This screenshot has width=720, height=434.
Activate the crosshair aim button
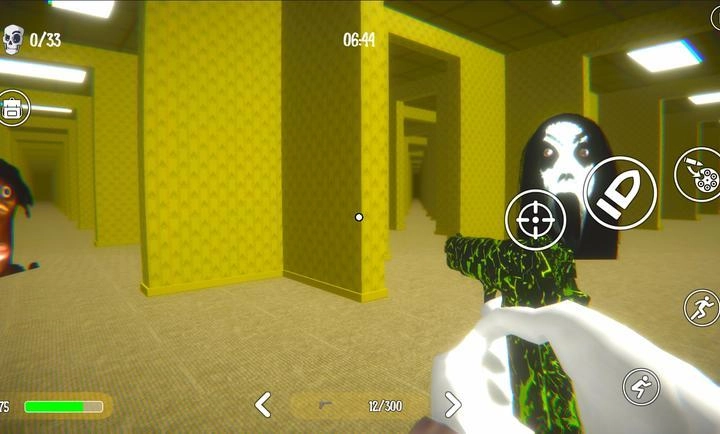535,219
